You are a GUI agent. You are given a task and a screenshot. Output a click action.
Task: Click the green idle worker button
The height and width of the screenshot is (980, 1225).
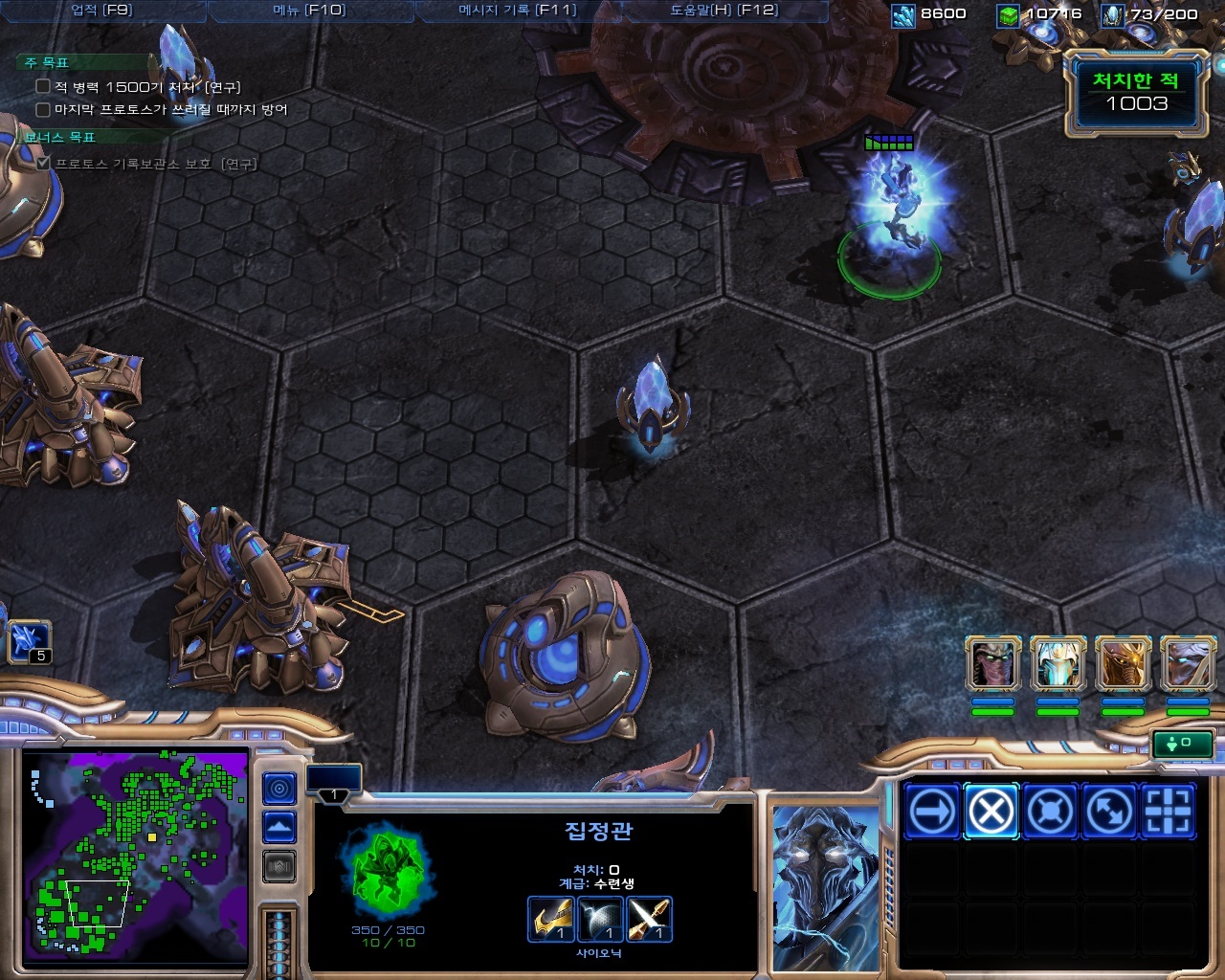pos(1183,743)
